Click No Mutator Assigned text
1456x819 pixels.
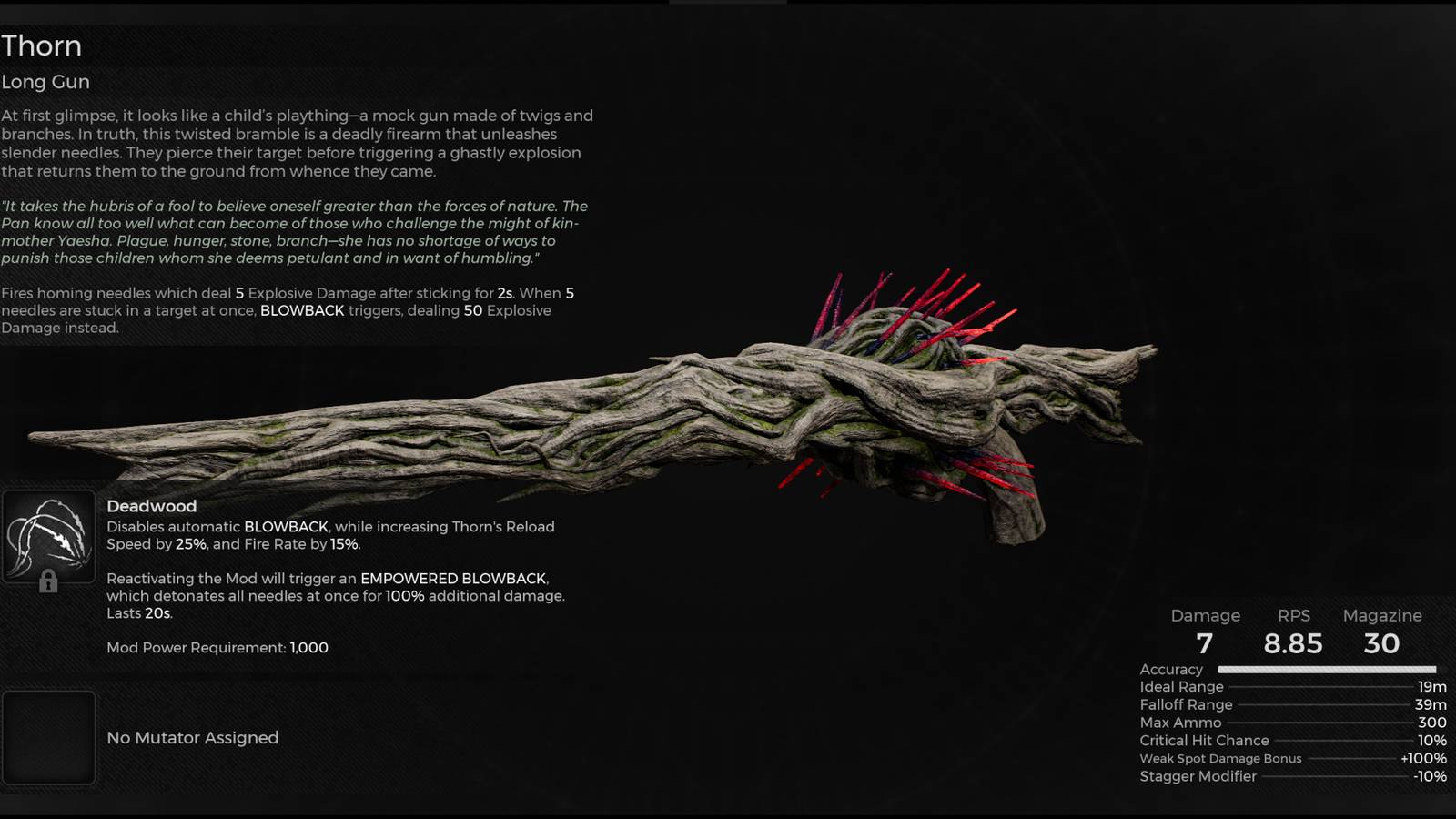click(x=192, y=738)
